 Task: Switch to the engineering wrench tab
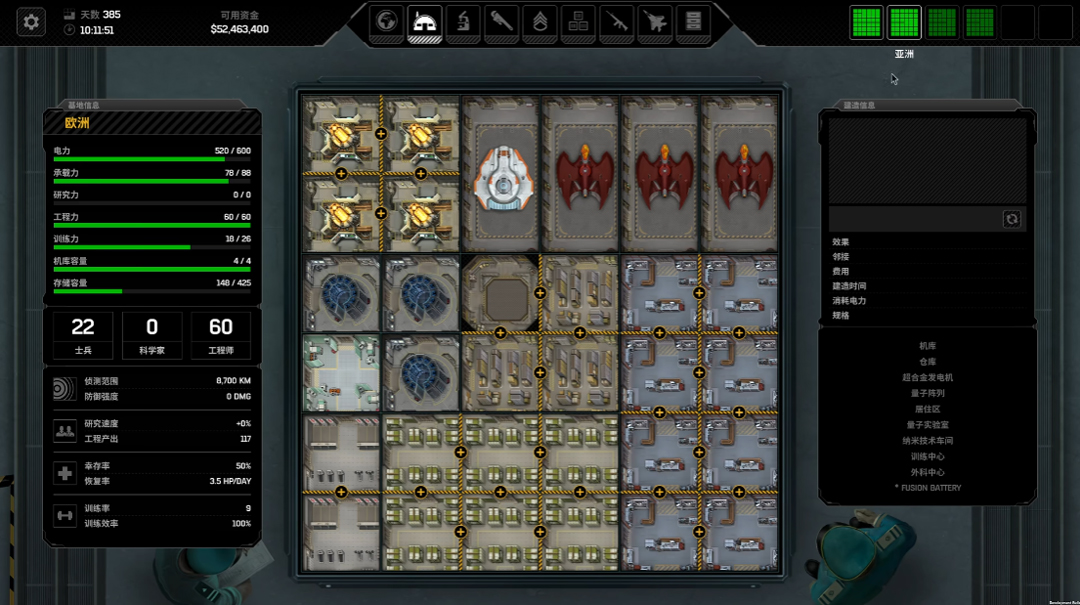(x=501, y=21)
